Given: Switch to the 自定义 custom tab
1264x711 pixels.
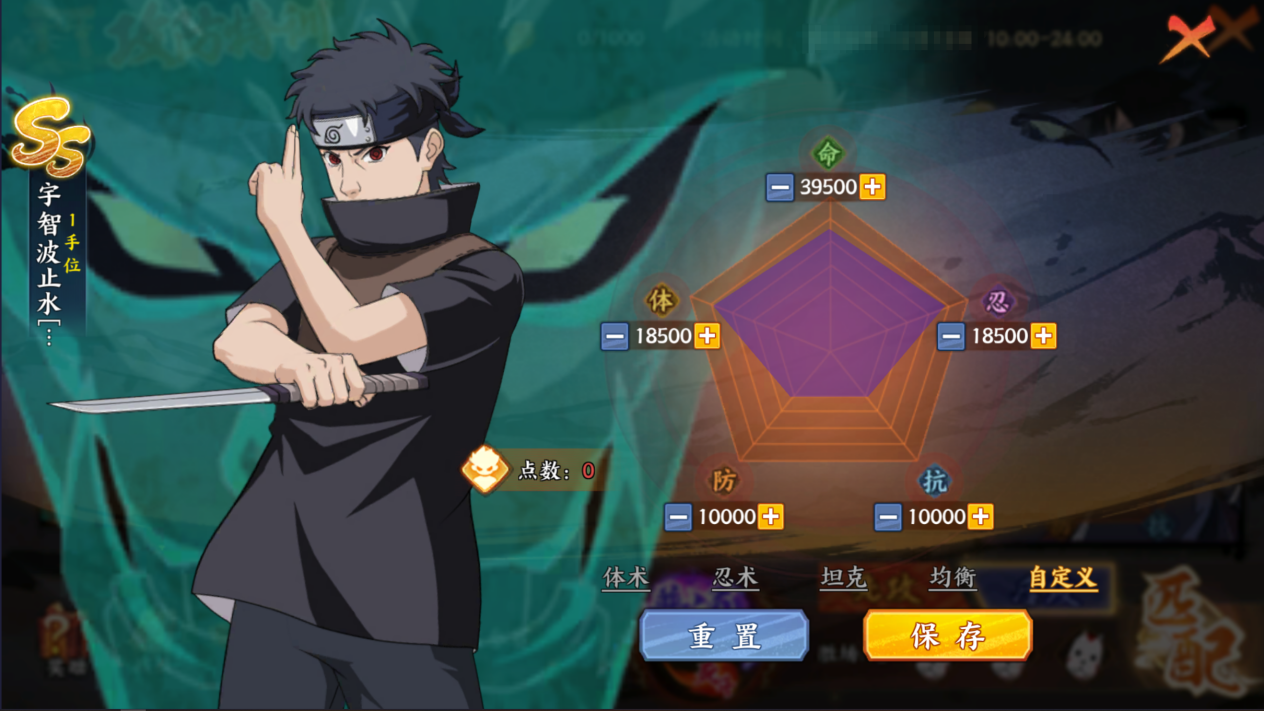Looking at the screenshot, I should pyautogui.click(x=1062, y=578).
